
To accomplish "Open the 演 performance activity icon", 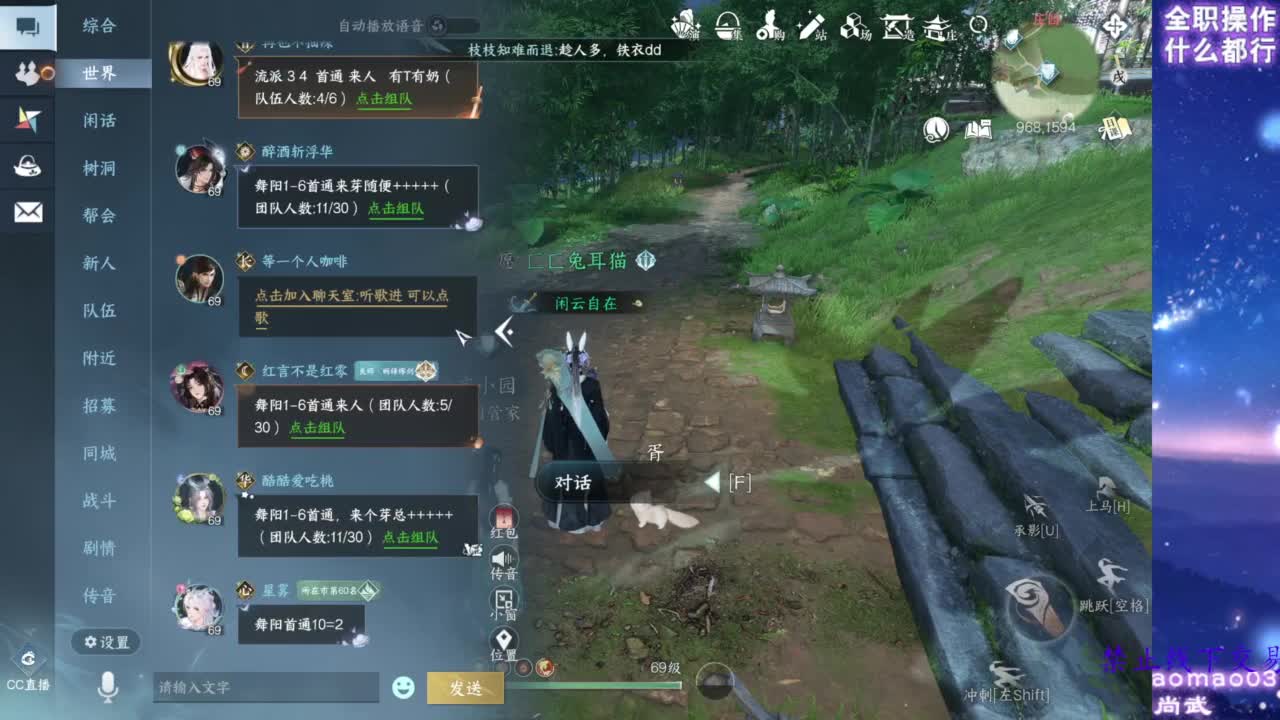I will (x=684, y=26).
